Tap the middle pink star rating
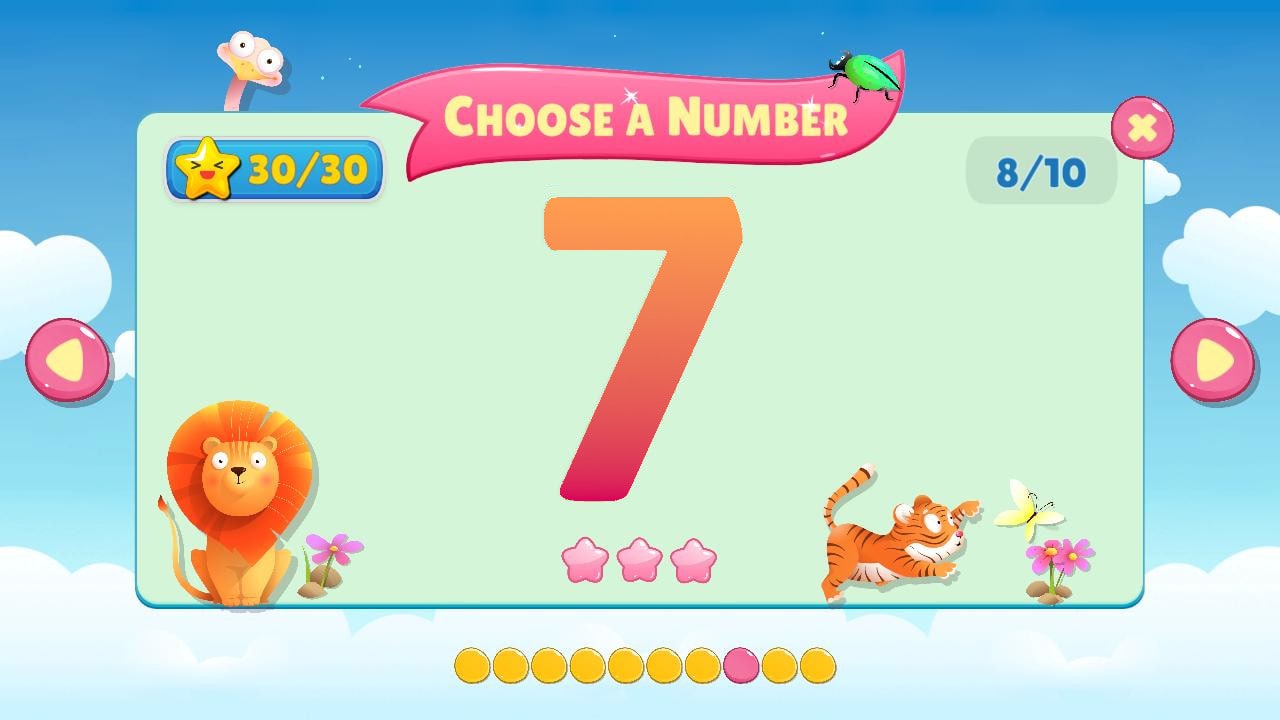1280x720 pixels. [640, 558]
